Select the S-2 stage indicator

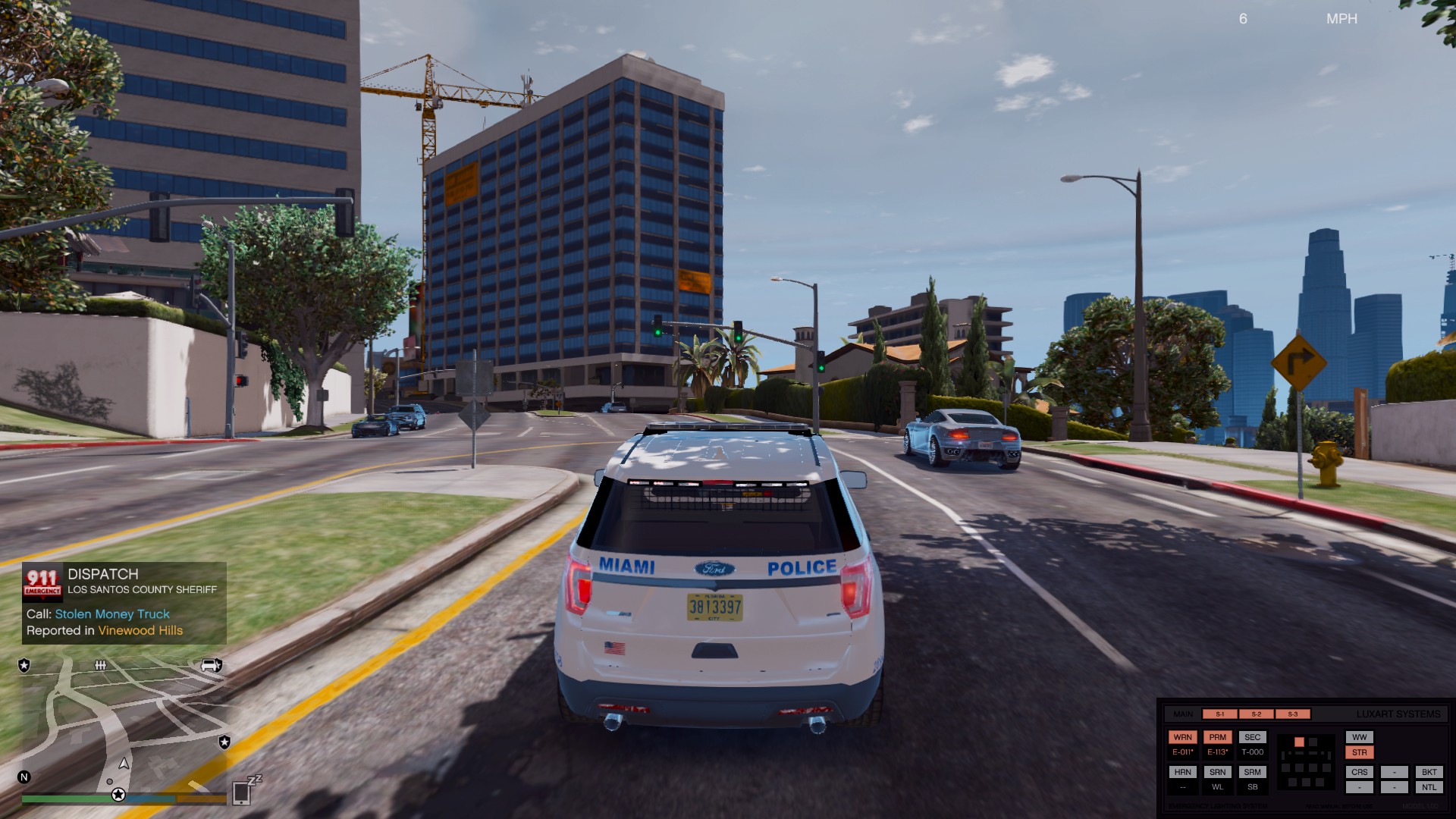coord(1256,714)
